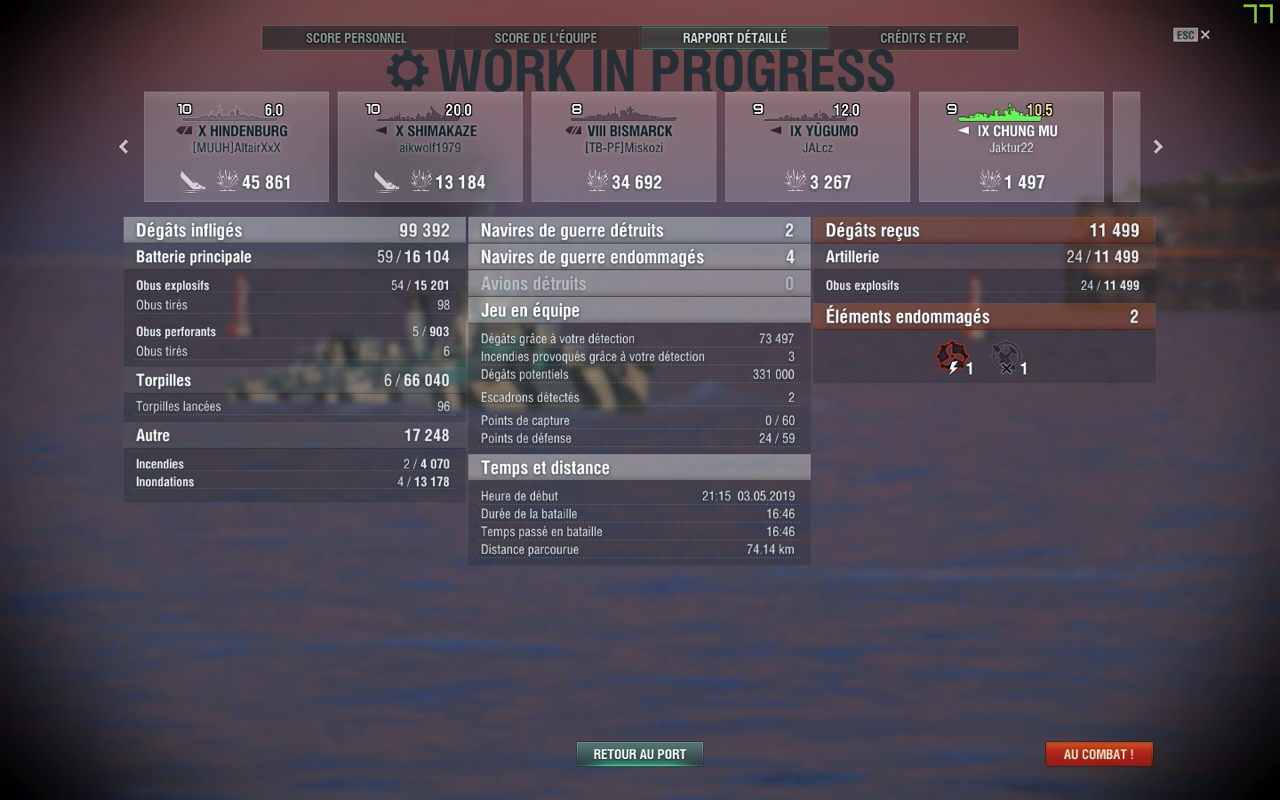Open the Score de l'équipe tab
The image size is (1280, 800).
(545, 38)
